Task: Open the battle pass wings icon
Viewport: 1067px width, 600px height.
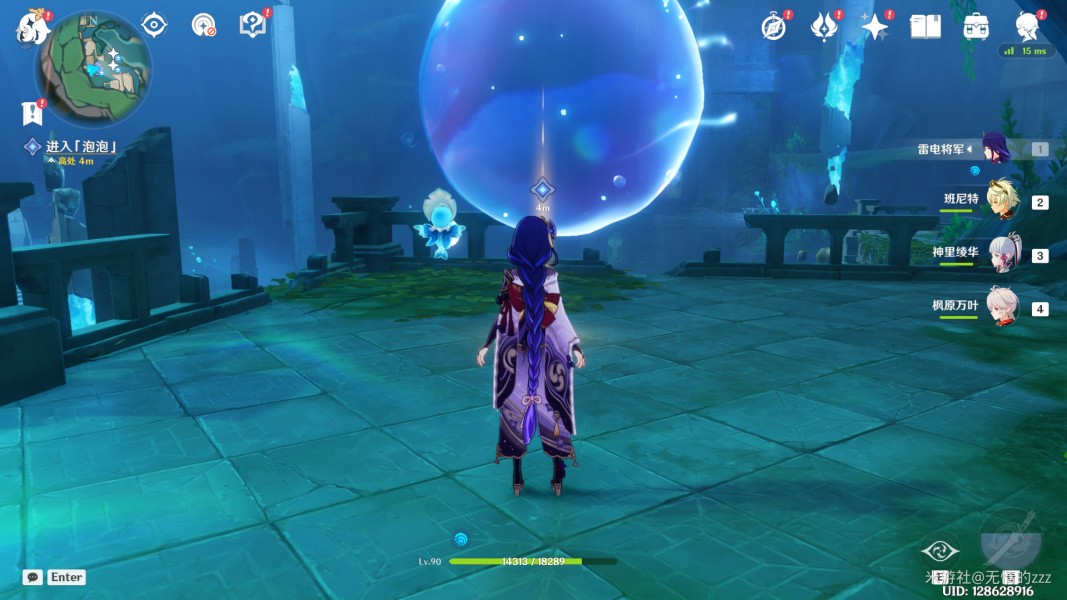Action: click(x=824, y=27)
